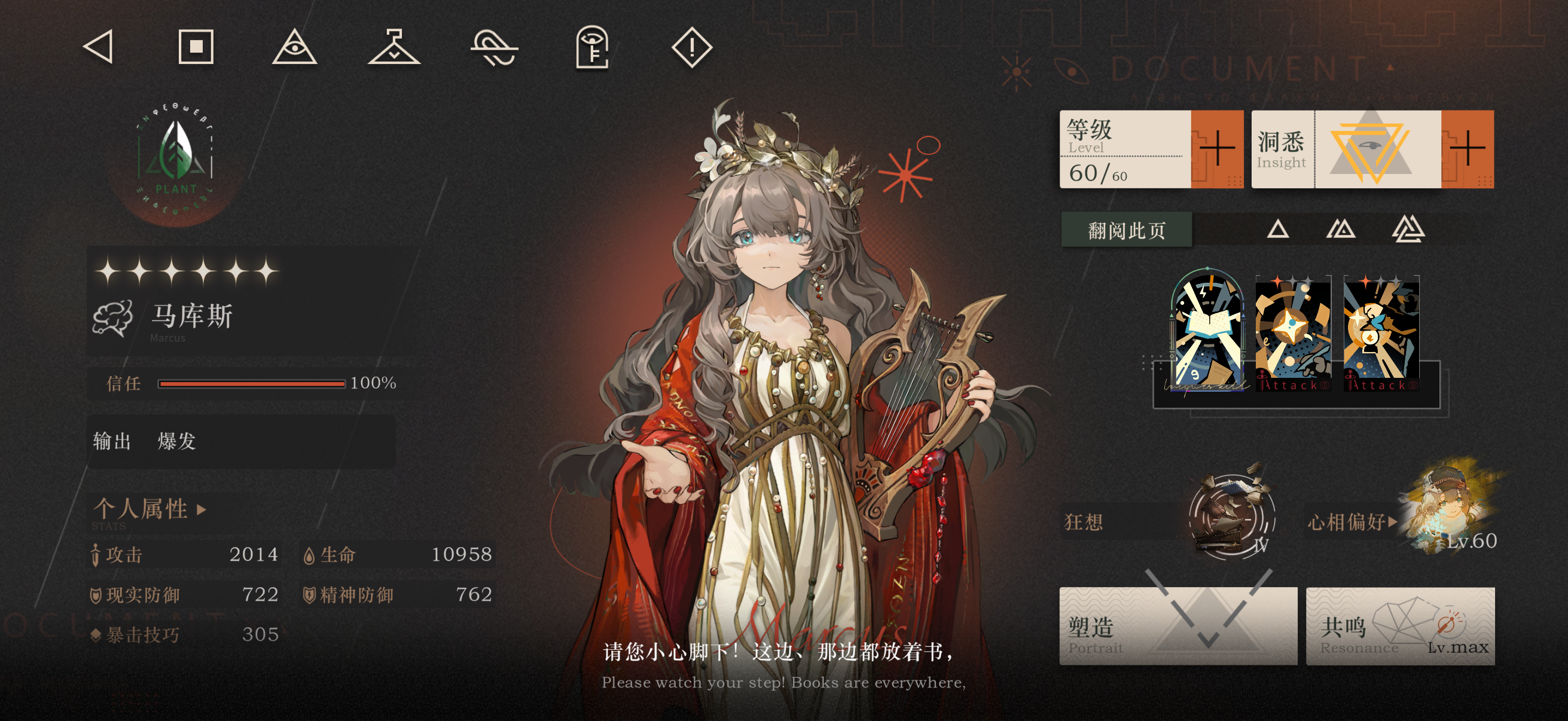Switch to the 塑造 Portrait section
This screenshot has width=1568, height=721.
click(x=1179, y=627)
